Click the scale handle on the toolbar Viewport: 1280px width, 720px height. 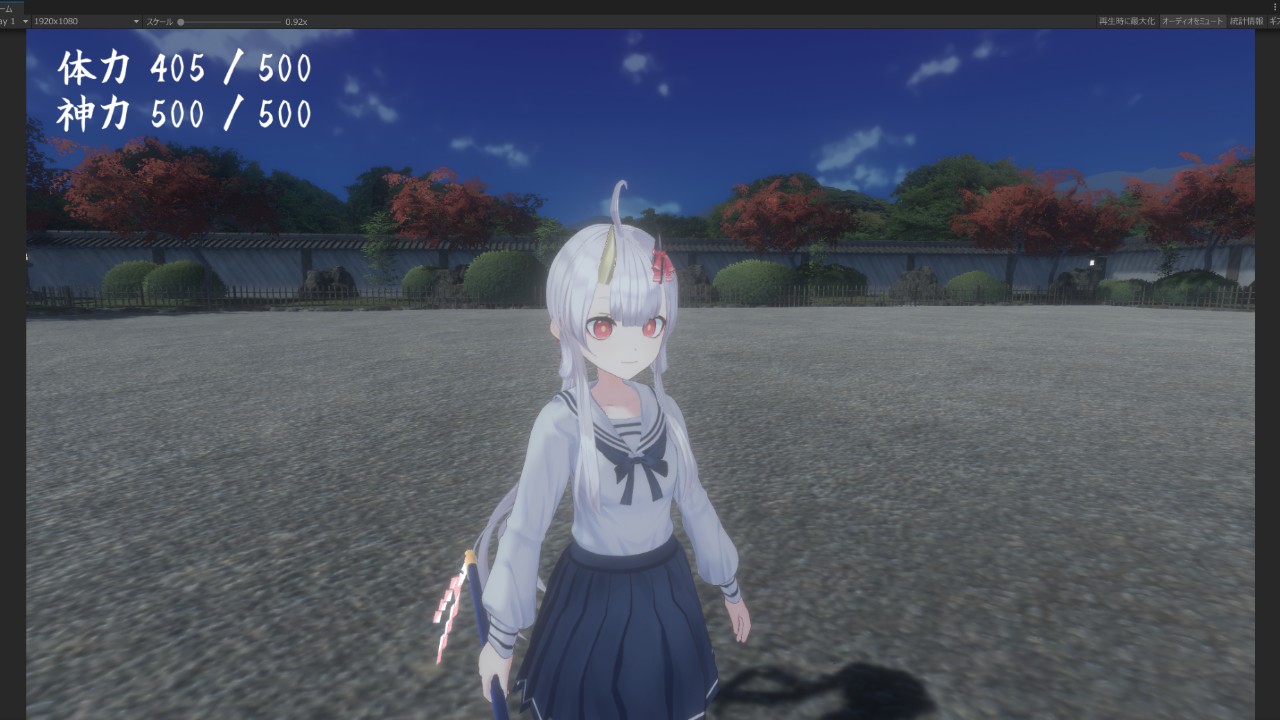[180, 21]
